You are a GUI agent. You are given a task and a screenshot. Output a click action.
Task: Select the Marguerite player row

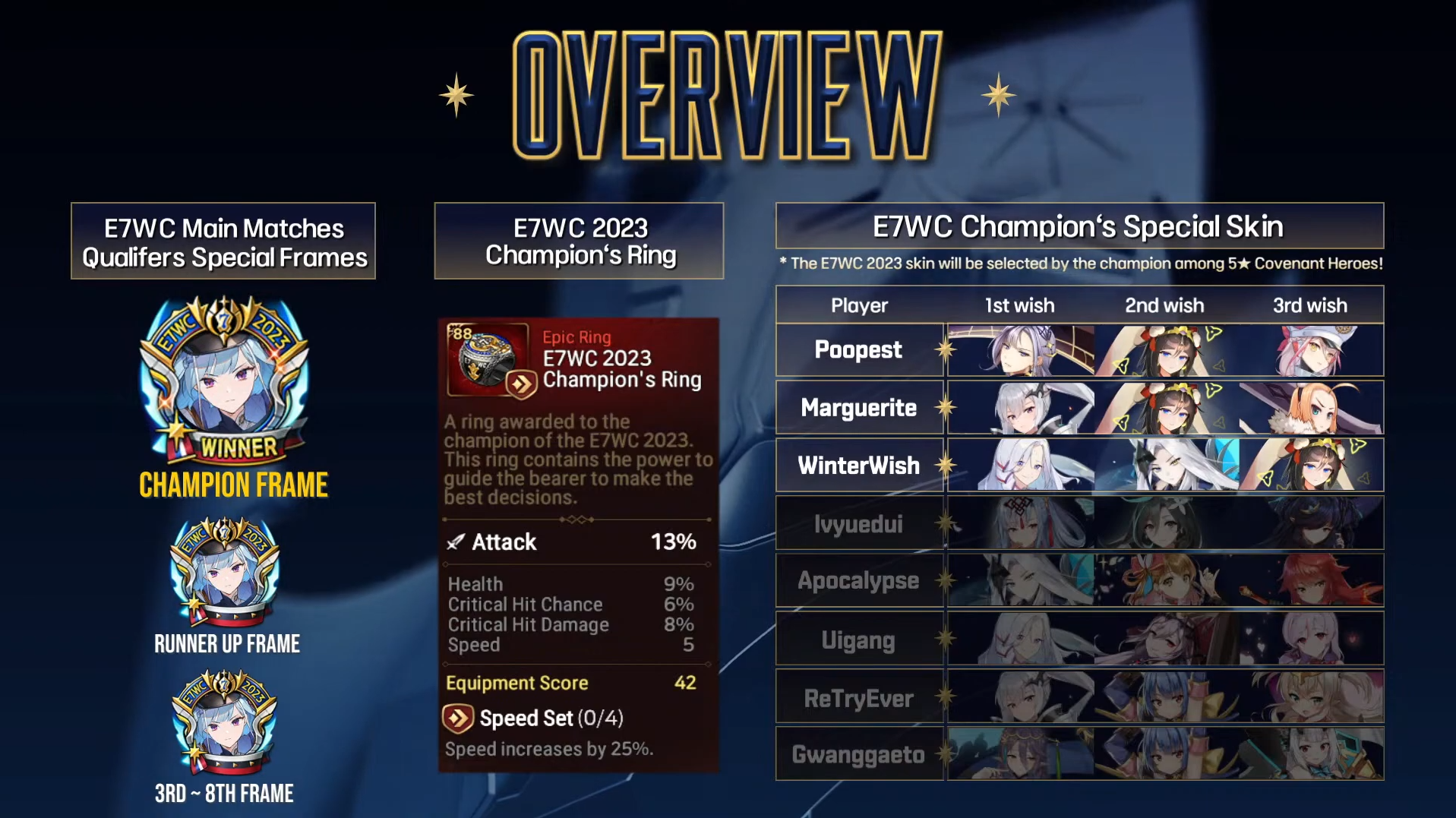(x=858, y=408)
